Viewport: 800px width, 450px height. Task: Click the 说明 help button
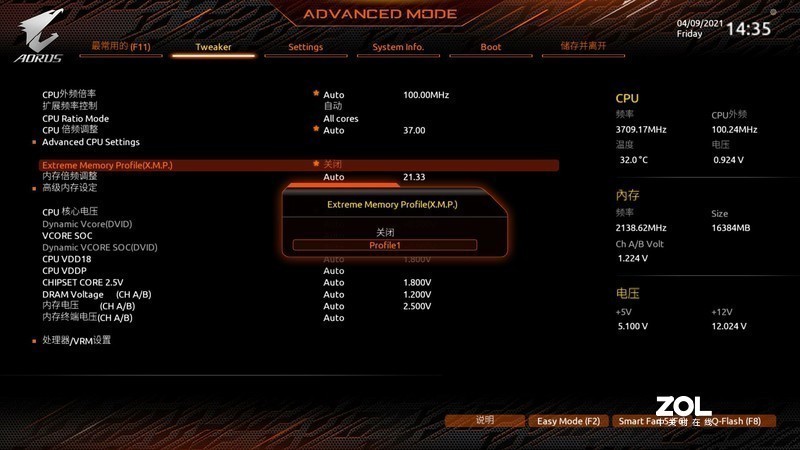[485, 421]
